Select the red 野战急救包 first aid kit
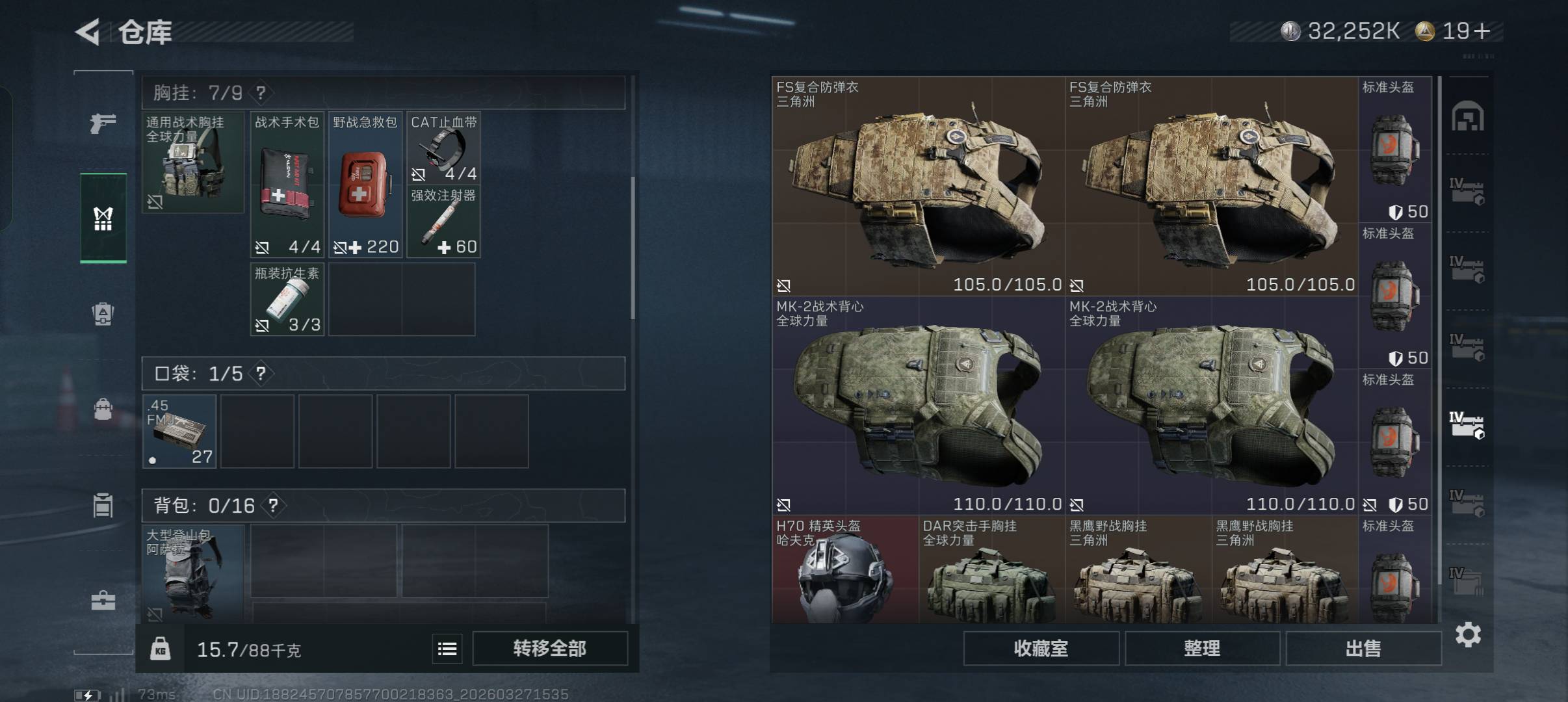 pos(365,185)
